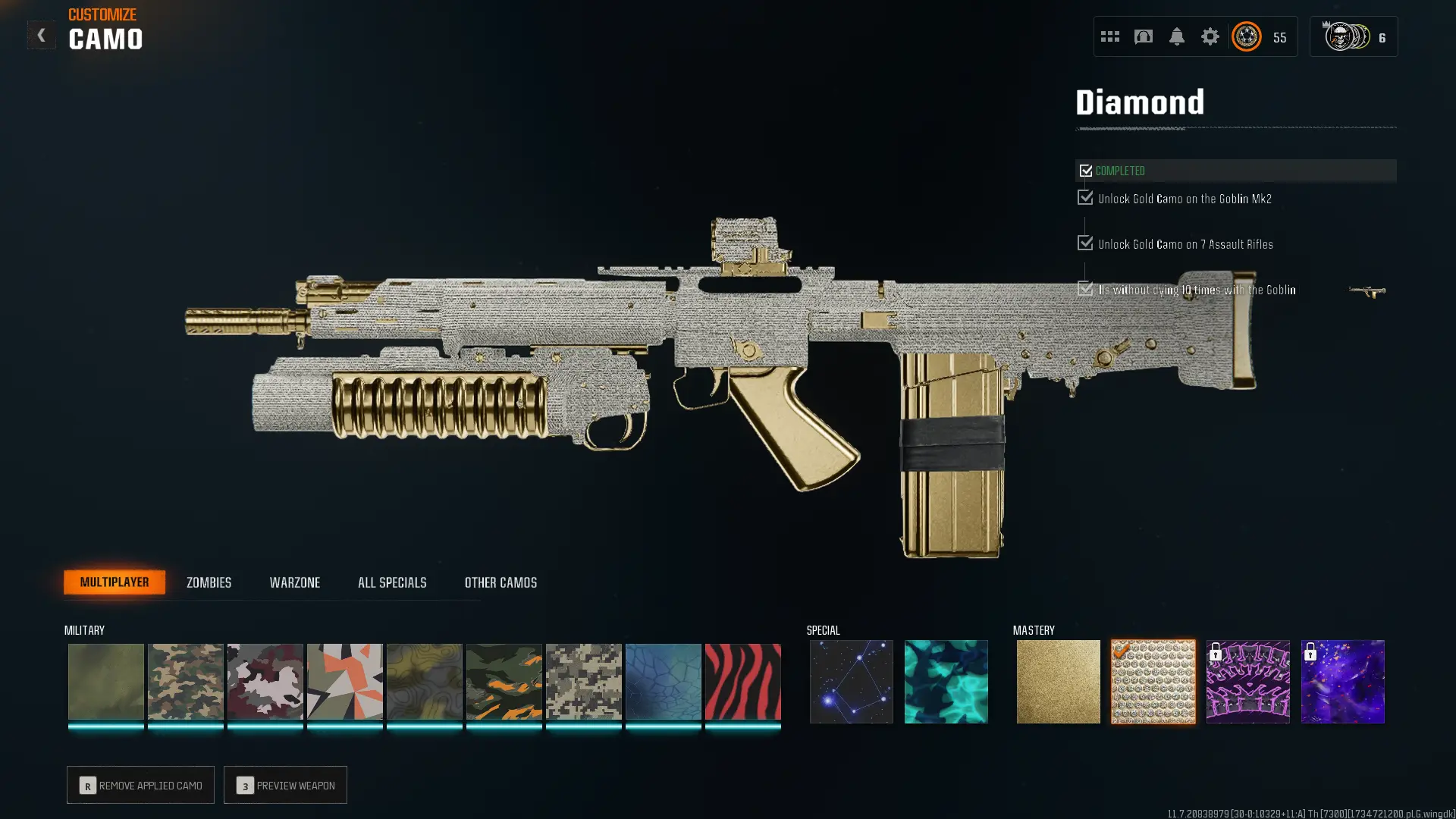Screen dimensions: 1456x819
Task: Select the Multiplayer tab
Action: click(x=115, y=582)
